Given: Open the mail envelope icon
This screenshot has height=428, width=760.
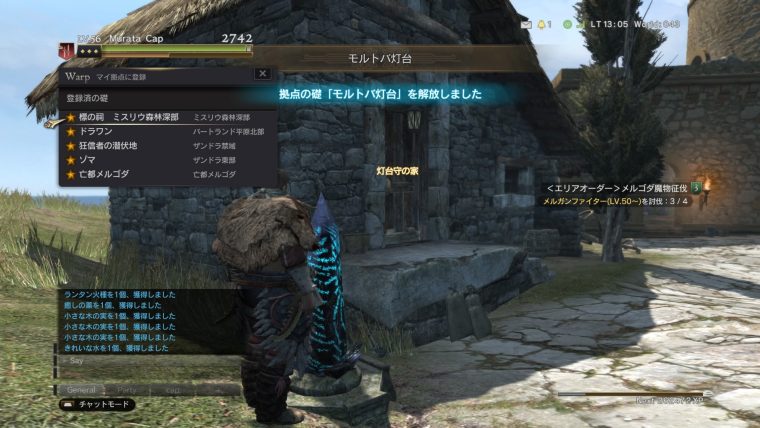Looking at the screenshot, I should click(x=527, y=23).
